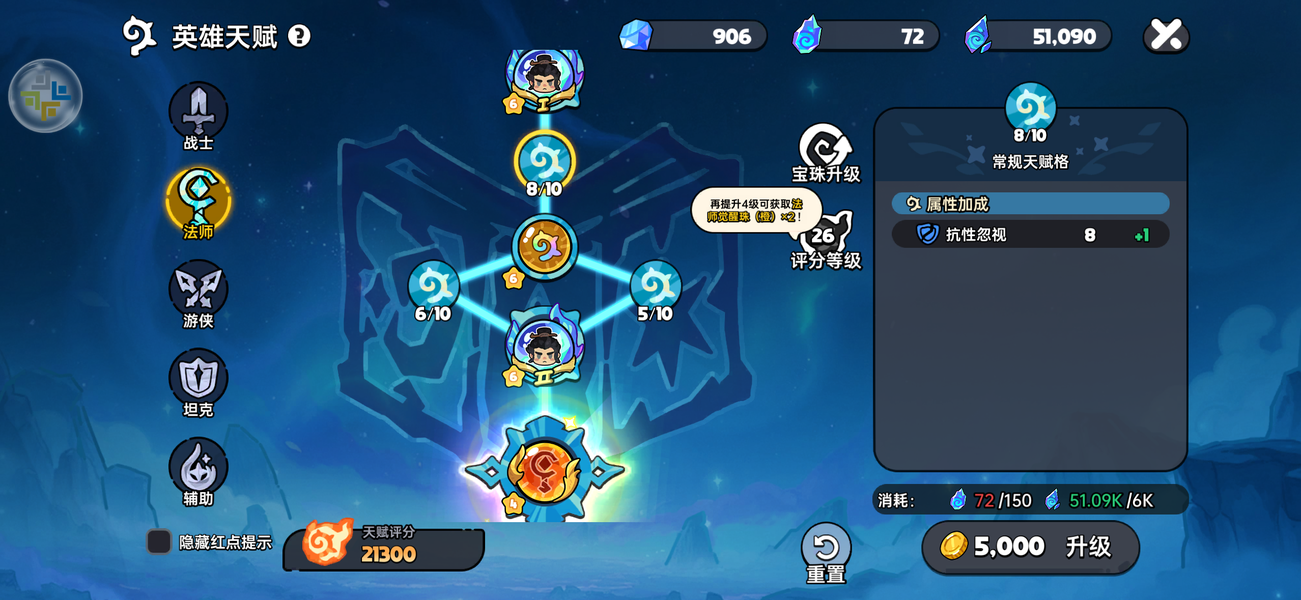1301x600 pixels.
Task: Click the floating bubble overlay icon
Action: point(45,96)
